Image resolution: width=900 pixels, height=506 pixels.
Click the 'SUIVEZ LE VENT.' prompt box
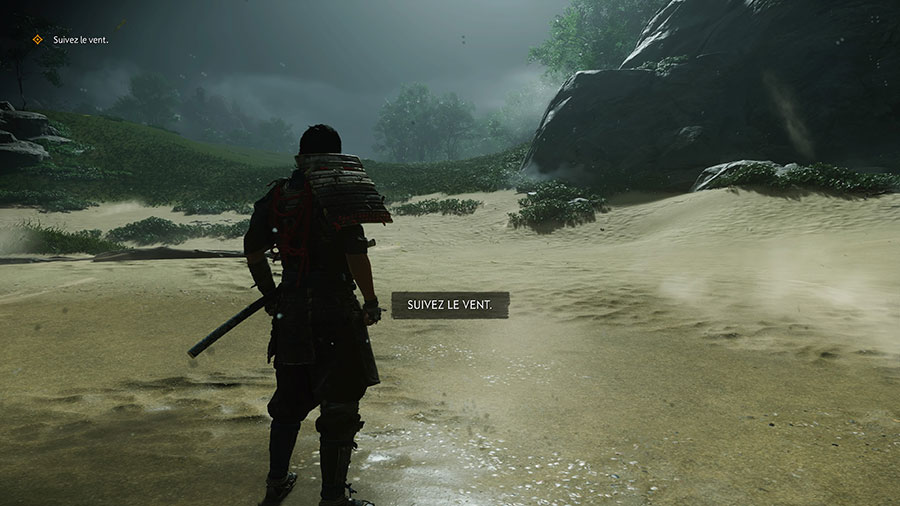[450, 305]
